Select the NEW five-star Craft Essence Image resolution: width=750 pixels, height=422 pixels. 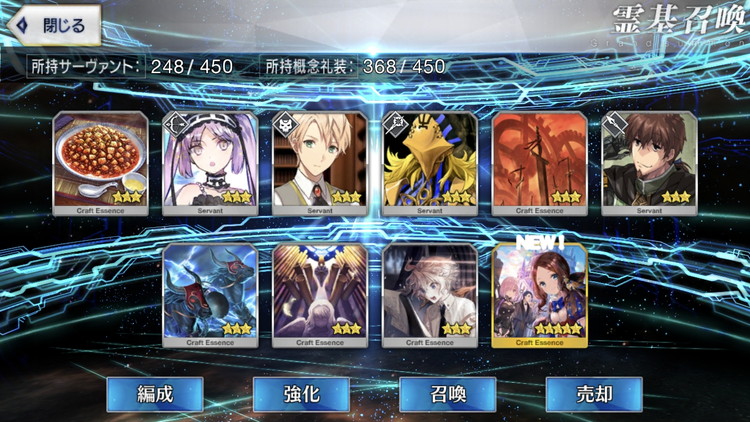pos(540,294)
